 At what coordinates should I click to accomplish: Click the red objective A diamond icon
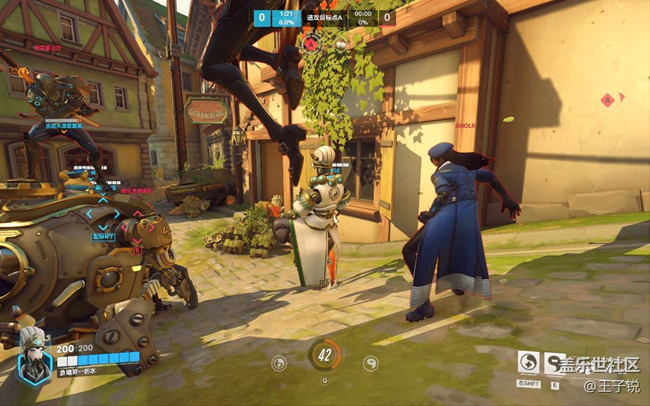pyautogui.click(x=606, y=100)
